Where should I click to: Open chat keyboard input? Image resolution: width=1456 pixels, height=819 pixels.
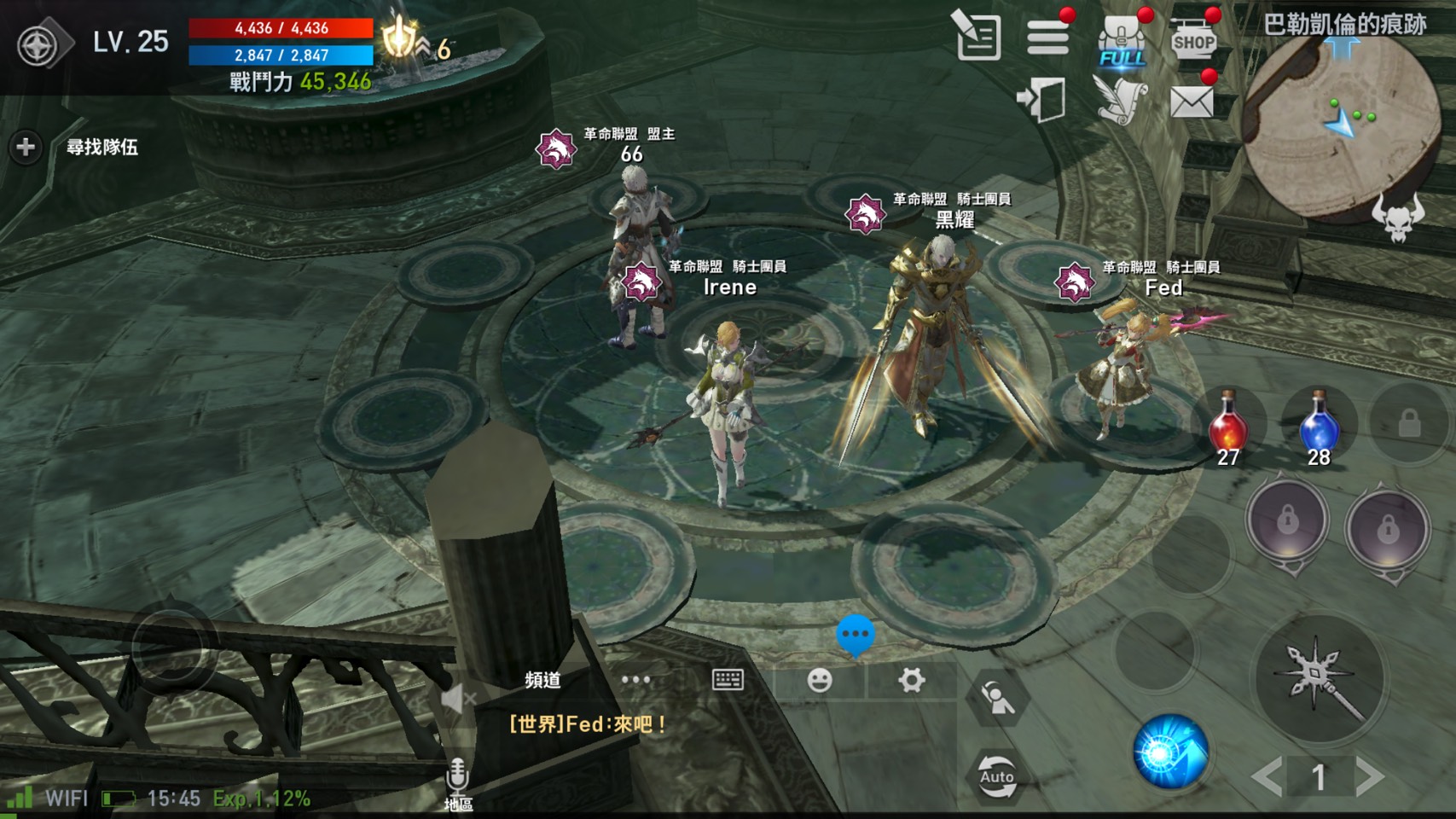pyautogui.click(x=728, y=680)
